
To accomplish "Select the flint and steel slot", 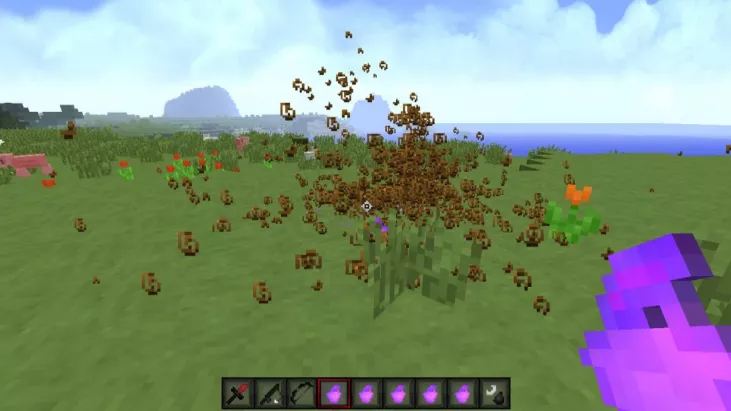I will [x=495, y=392].
